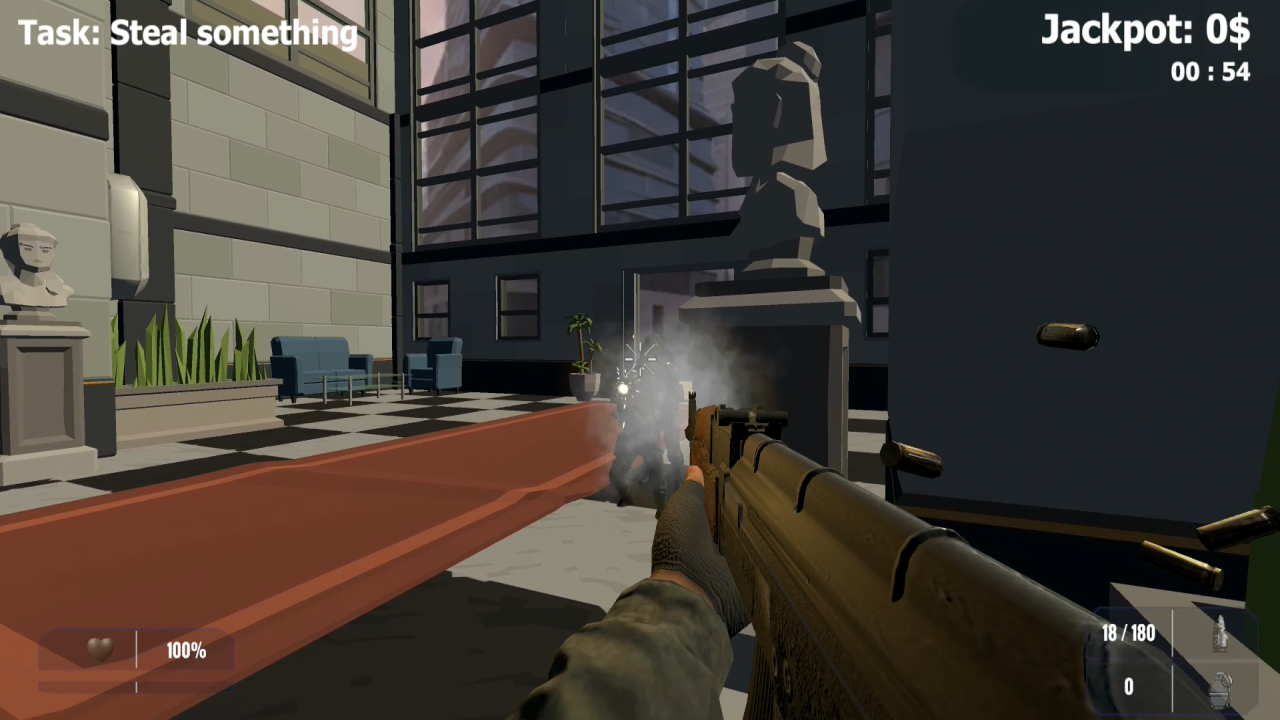Click the 18 / 180 ammo counter
1280x720 pixels.
pos(1128,633)
